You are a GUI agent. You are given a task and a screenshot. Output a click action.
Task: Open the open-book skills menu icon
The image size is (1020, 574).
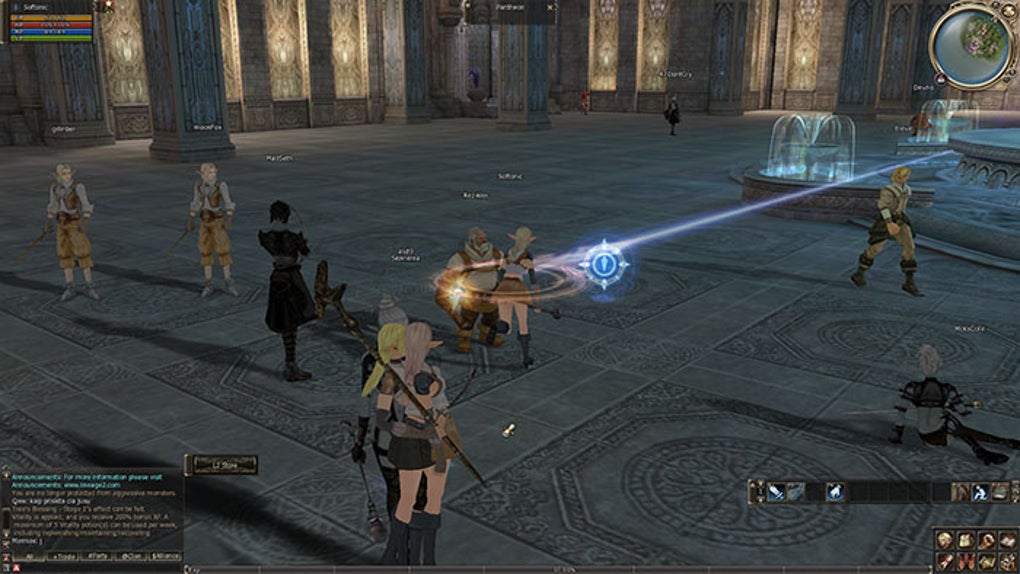1008,540
